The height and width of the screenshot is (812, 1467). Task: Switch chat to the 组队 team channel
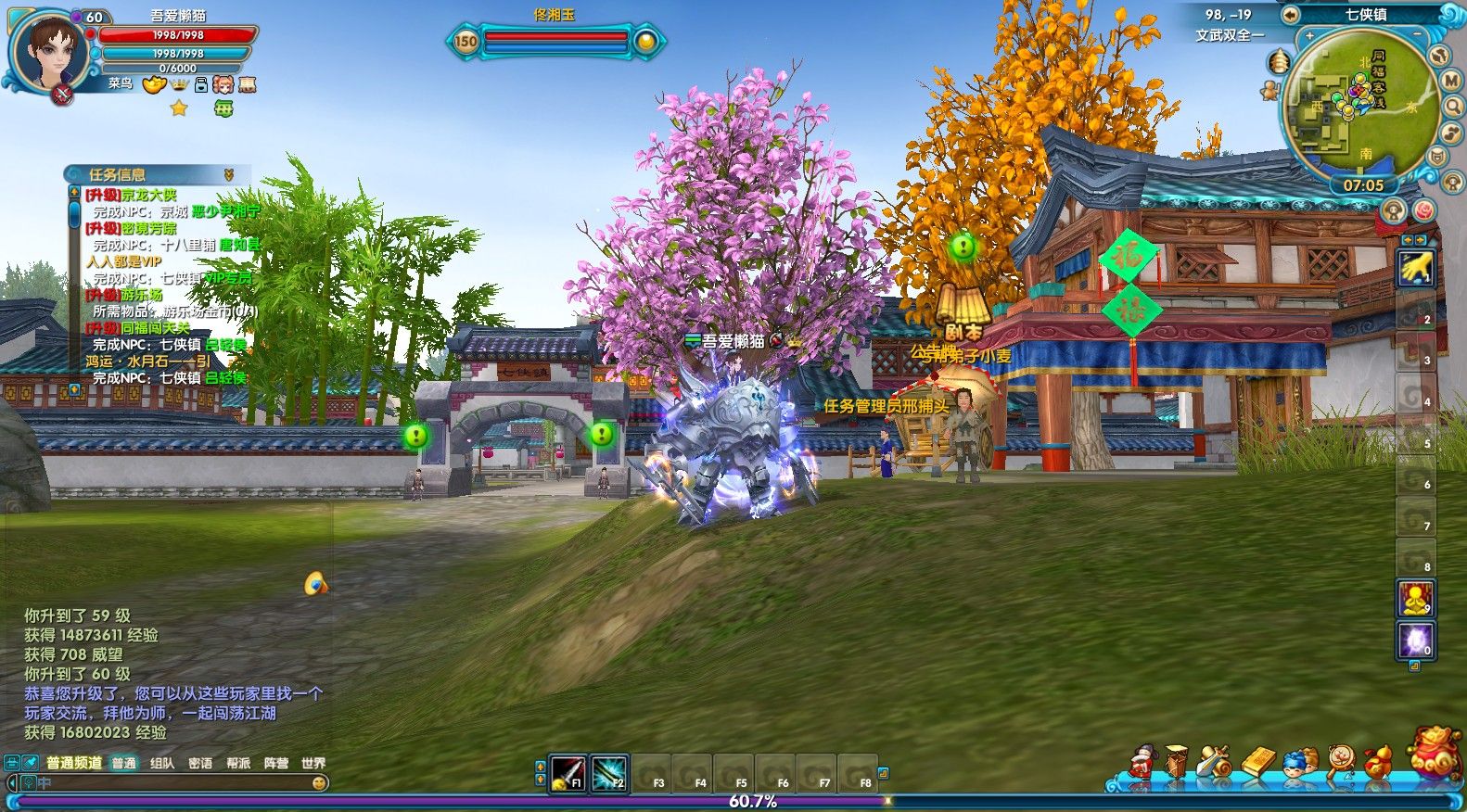[x=162, y=763]
